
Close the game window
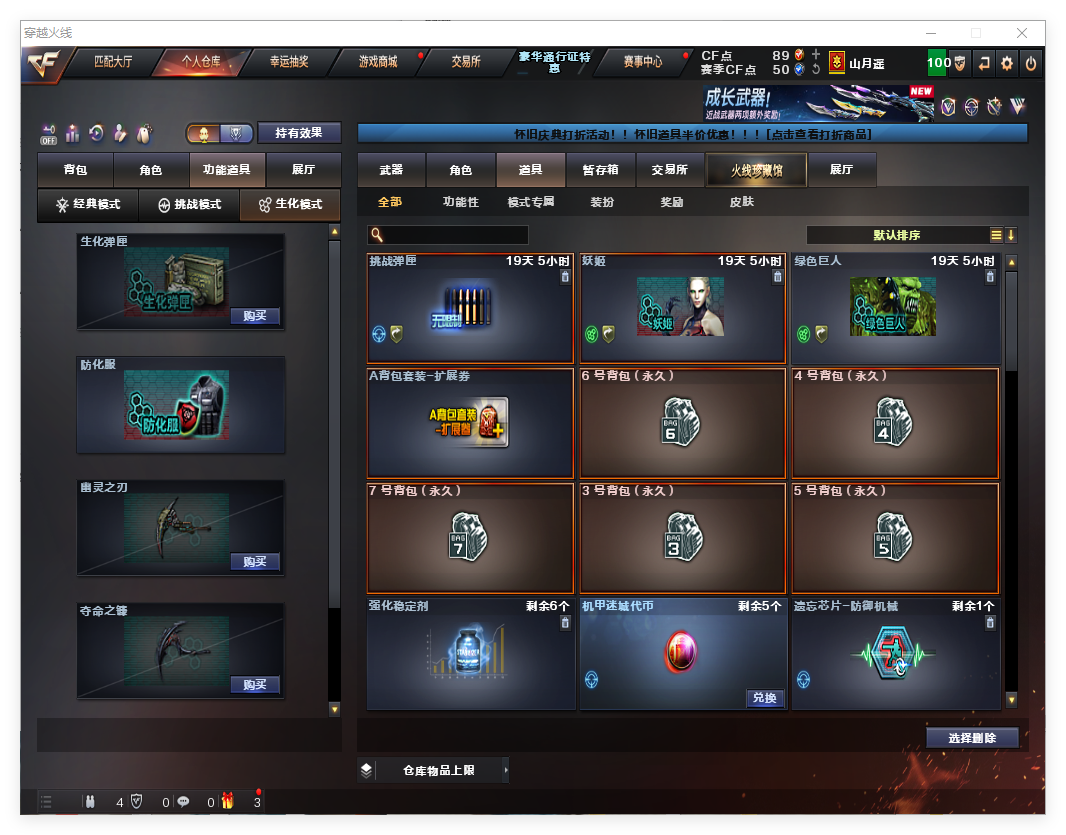1022,33
